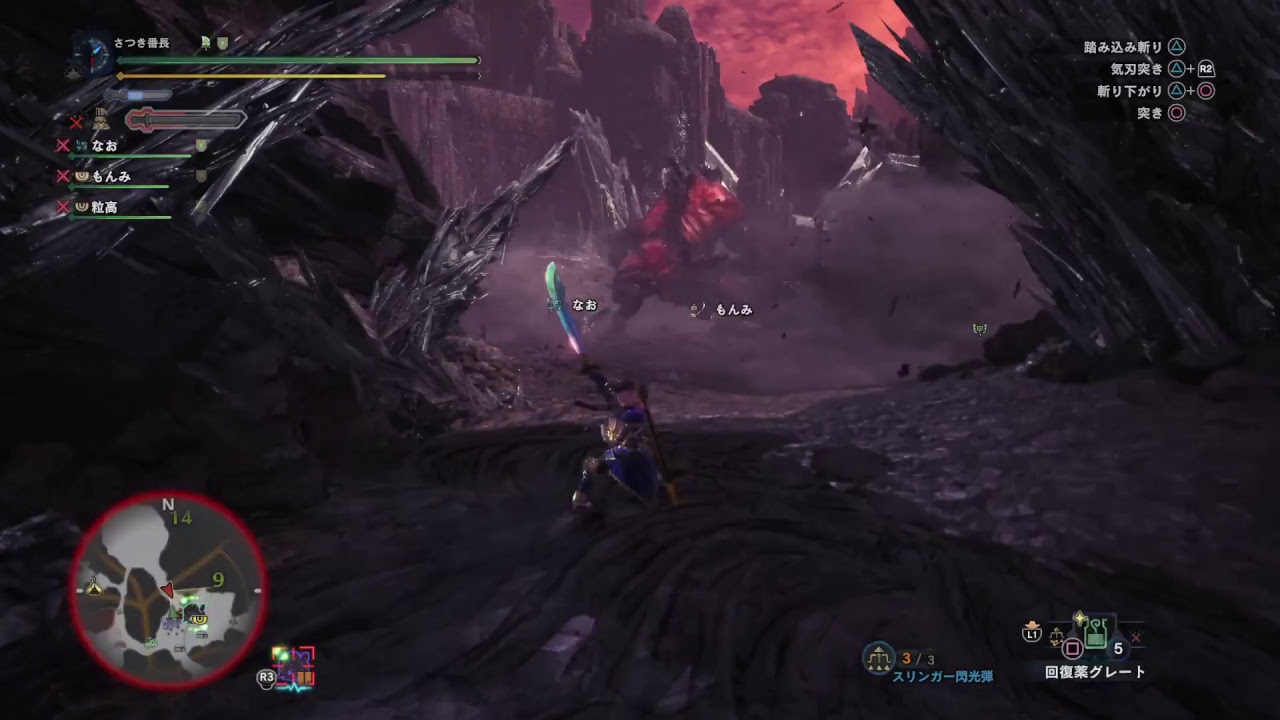Click the R3 button prompt near the minimap
Screen dimensions: 1280x720
tap(266, 676)
